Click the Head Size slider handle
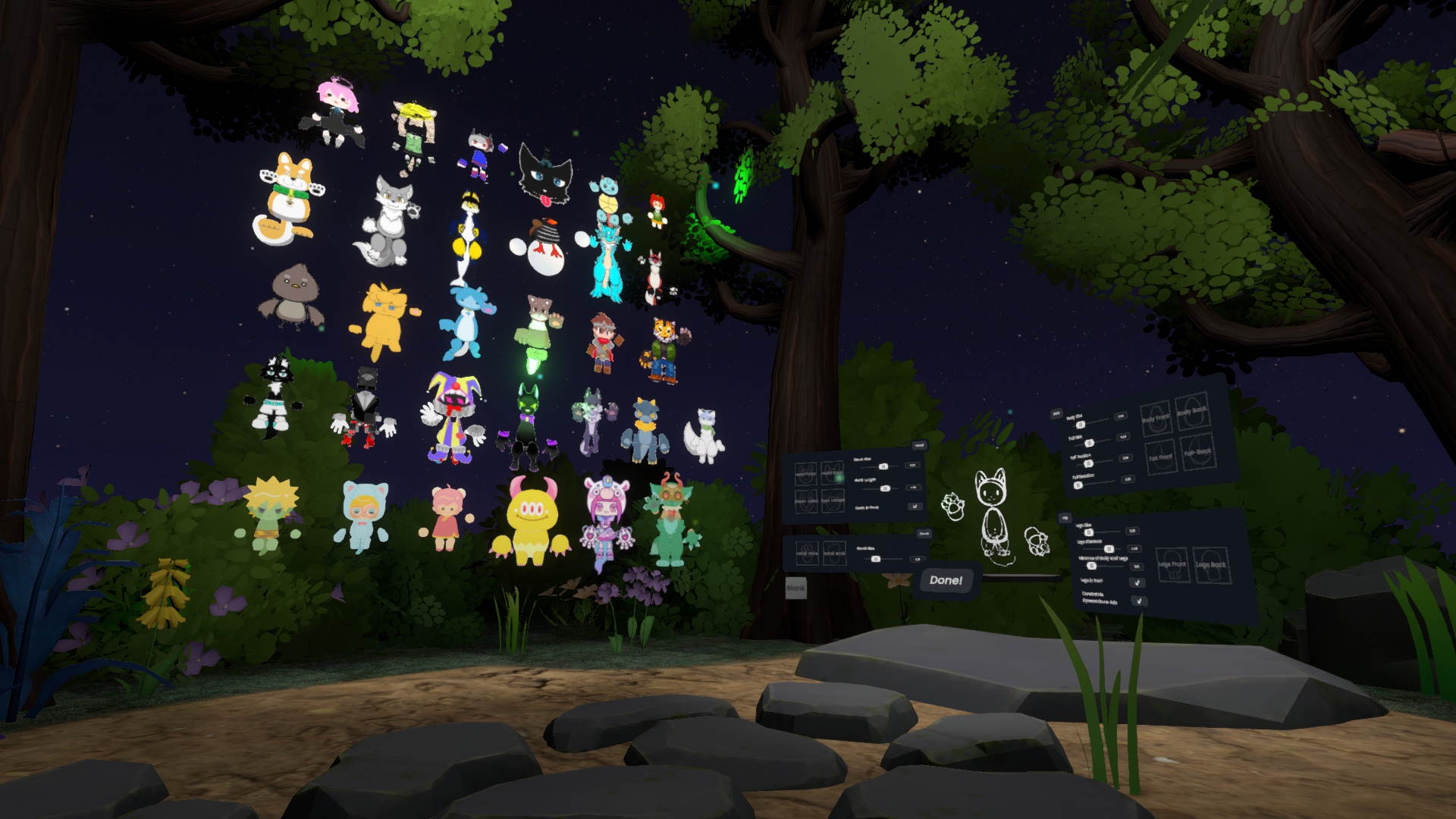Viewport: 1456px width, 819px height. (x=883, y=466)
